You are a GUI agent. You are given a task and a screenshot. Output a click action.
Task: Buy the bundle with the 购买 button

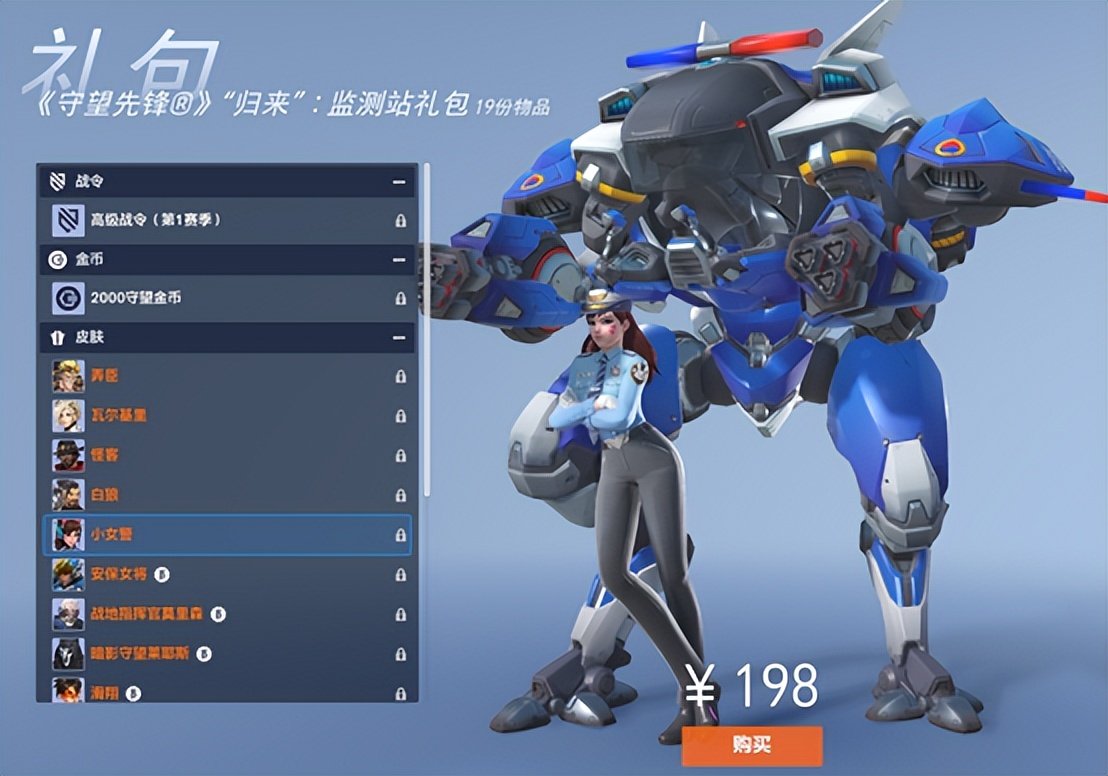pos(752,746)
